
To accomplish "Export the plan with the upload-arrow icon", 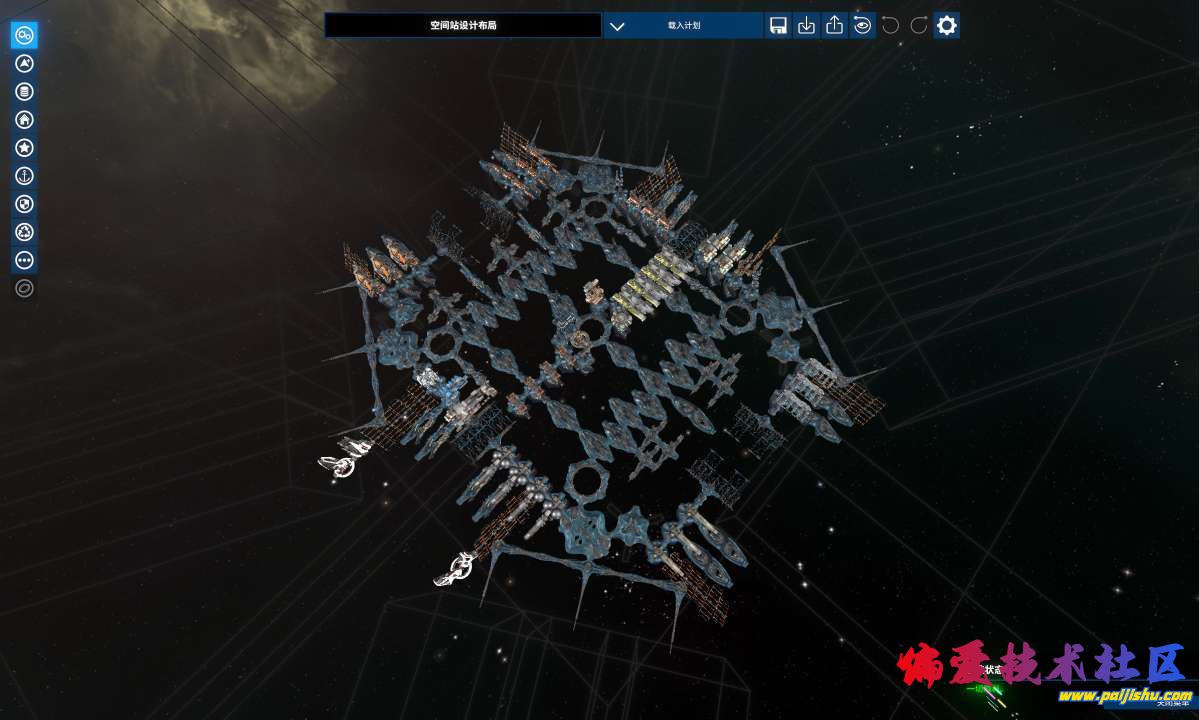I will 834,26.
